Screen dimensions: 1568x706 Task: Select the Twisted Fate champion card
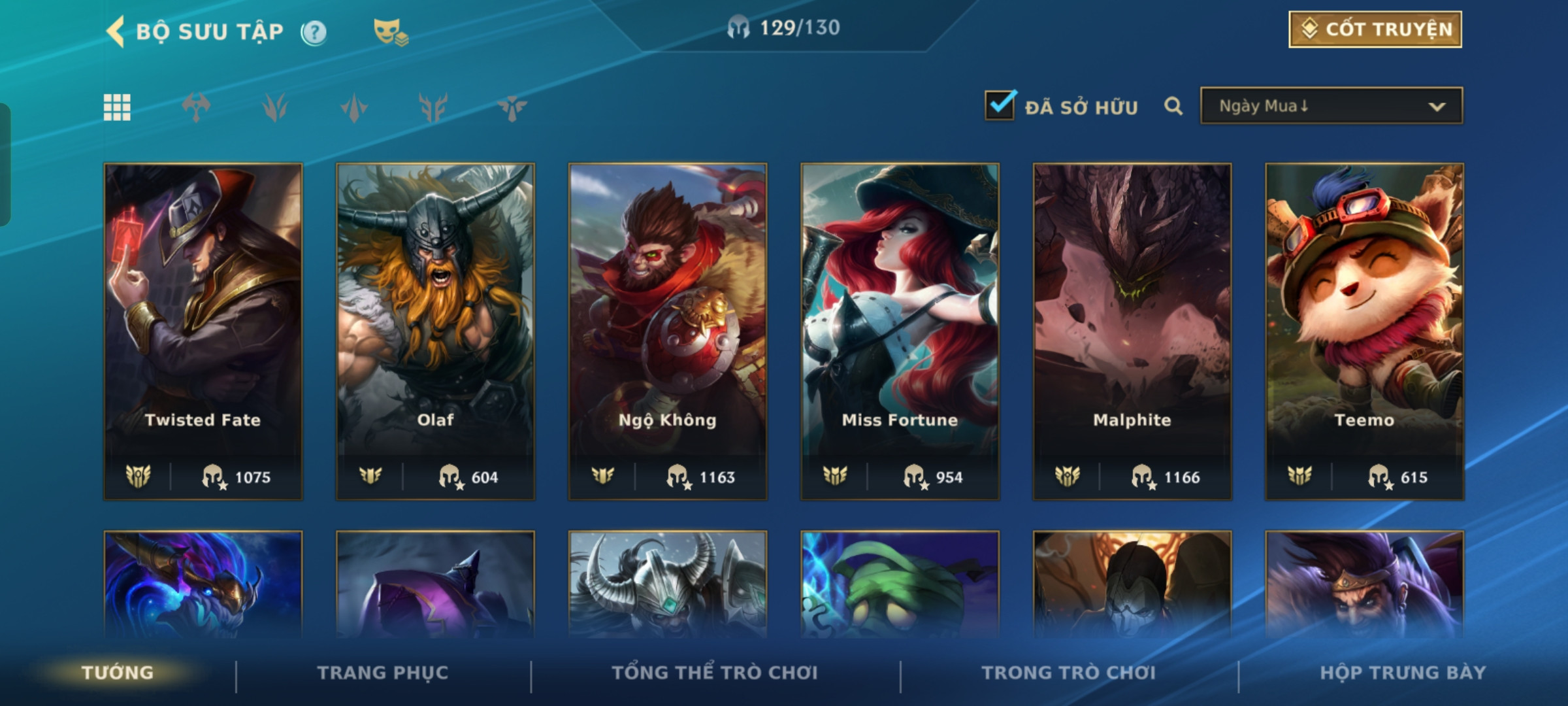coord(203,331)
